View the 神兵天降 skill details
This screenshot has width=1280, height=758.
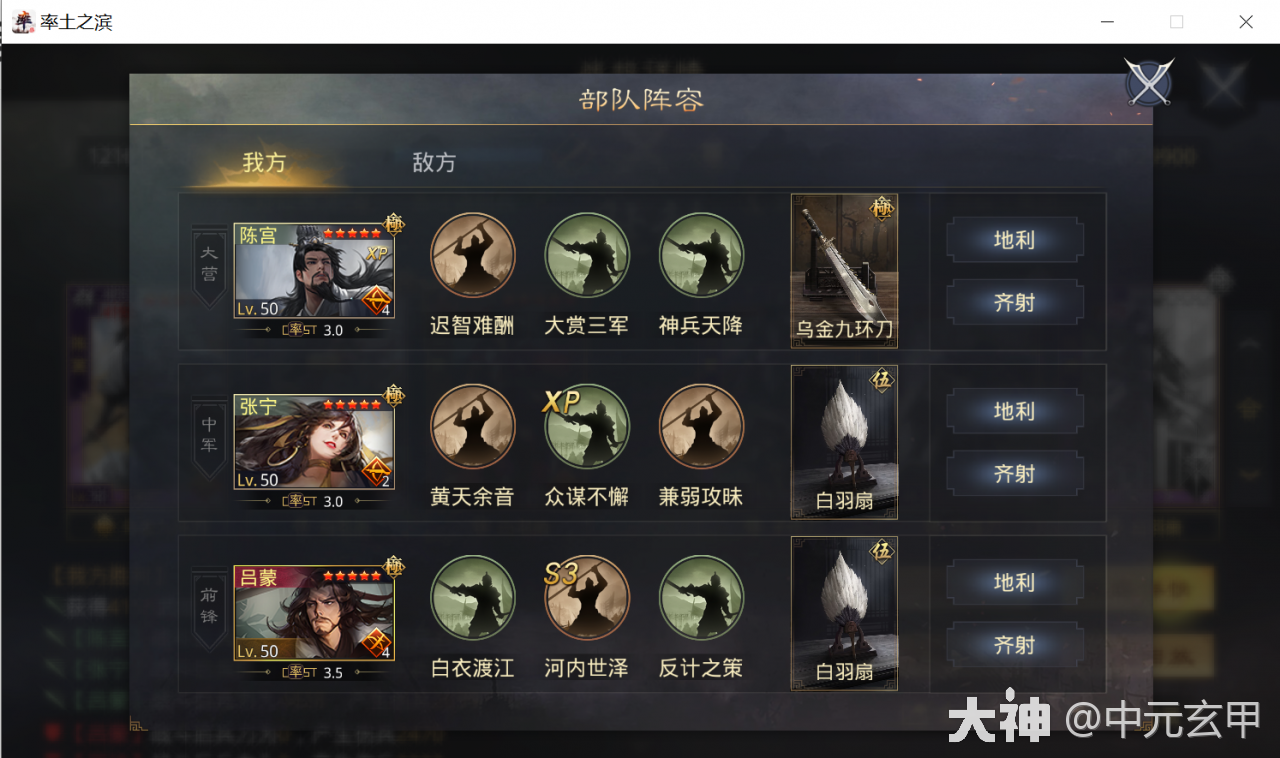[x=701, y=256]
